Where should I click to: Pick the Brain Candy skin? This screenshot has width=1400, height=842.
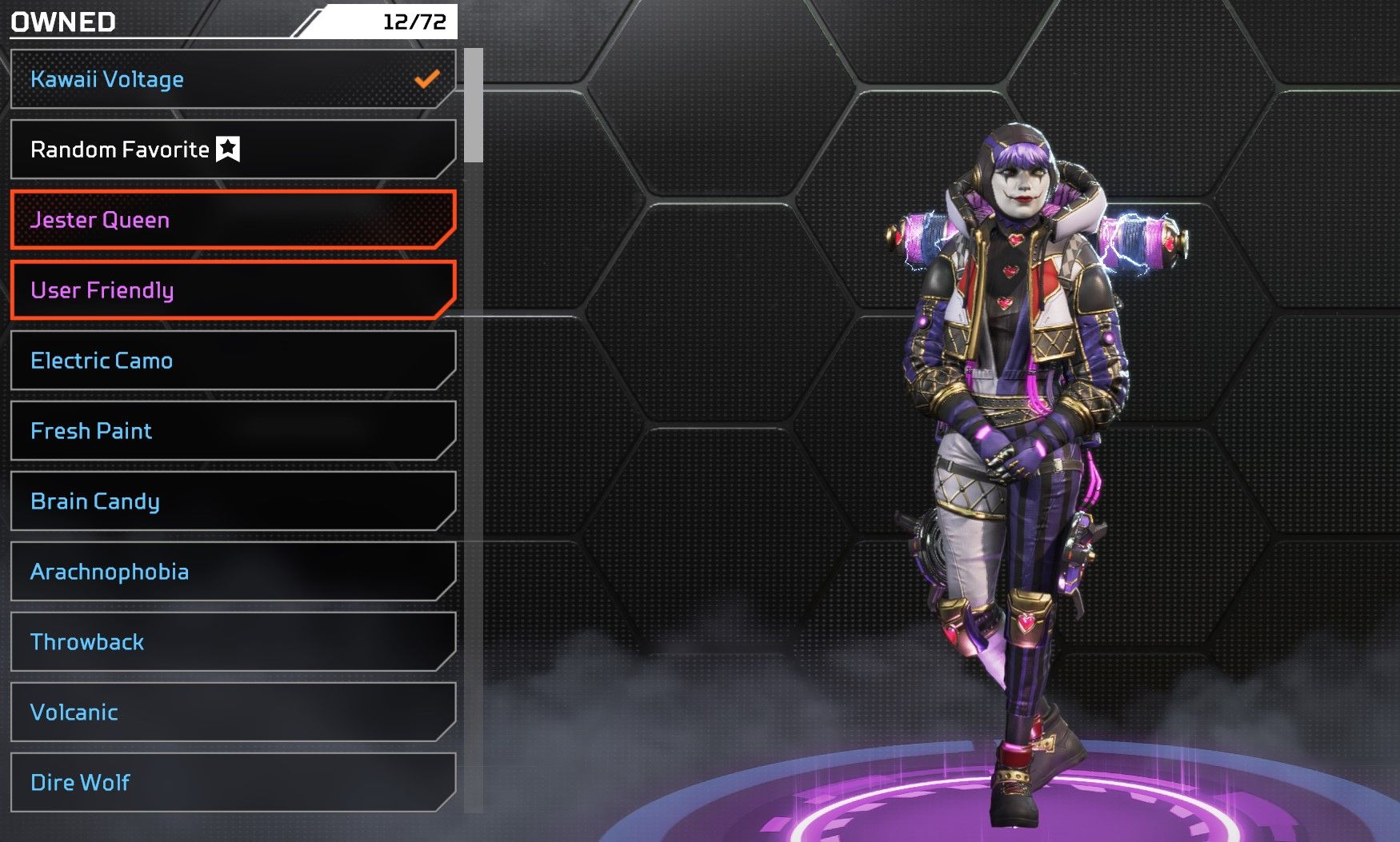tap(232, 501)
